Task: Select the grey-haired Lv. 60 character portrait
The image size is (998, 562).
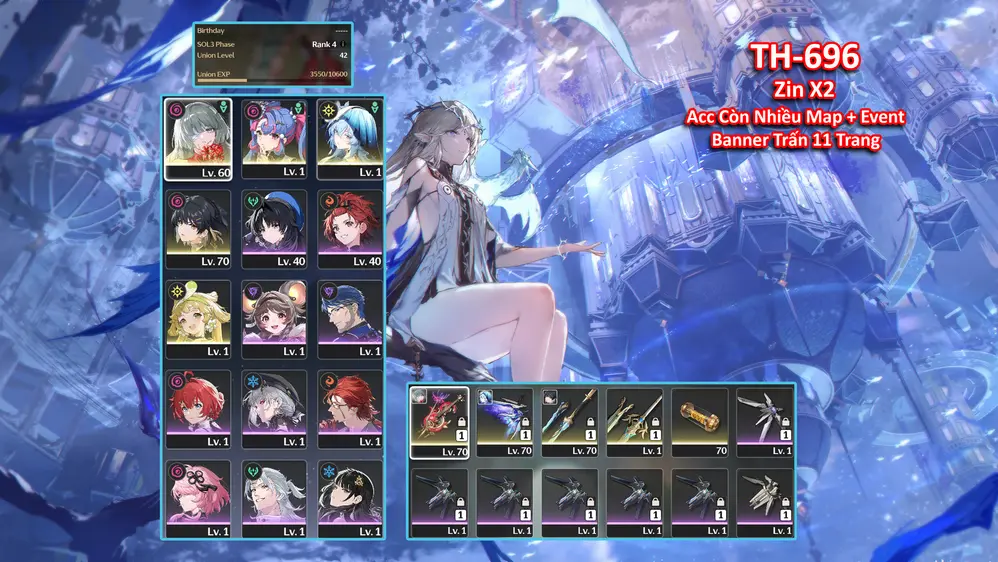Action: pos(198,138)
